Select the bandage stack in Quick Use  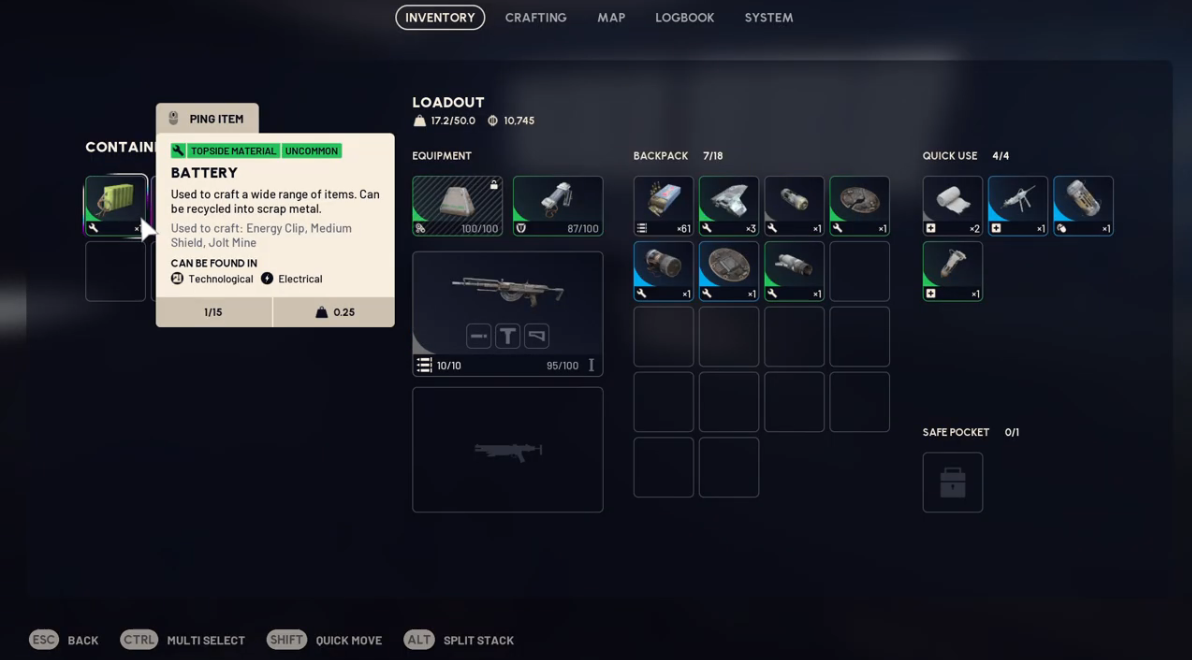(952, 206)
